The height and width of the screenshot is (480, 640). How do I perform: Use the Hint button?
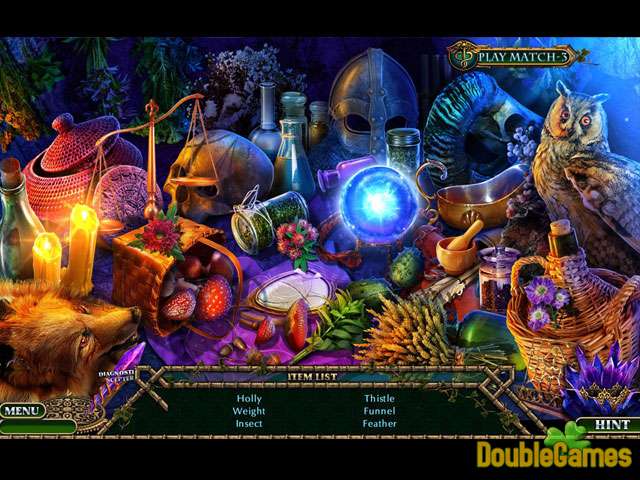(611, 424)
